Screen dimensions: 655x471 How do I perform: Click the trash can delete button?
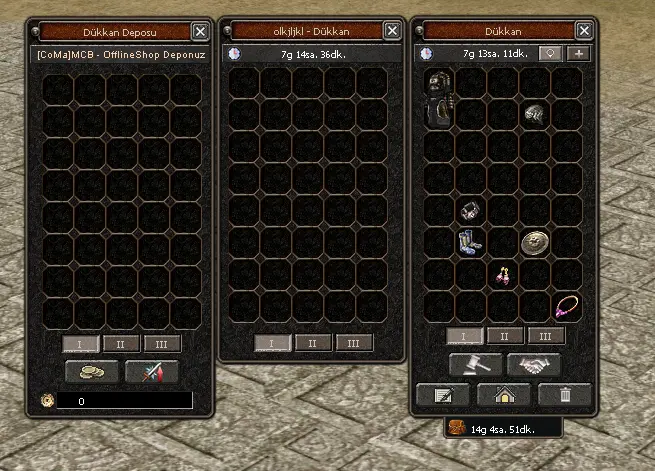(x=565, y=394)
